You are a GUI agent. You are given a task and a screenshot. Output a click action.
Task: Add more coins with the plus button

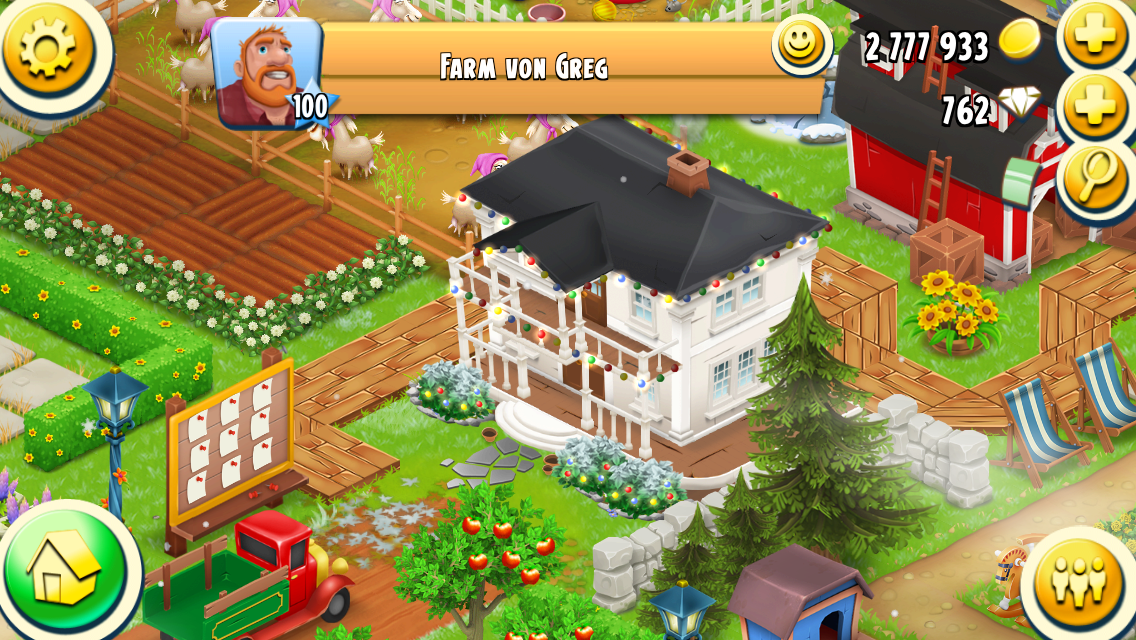1093,36
